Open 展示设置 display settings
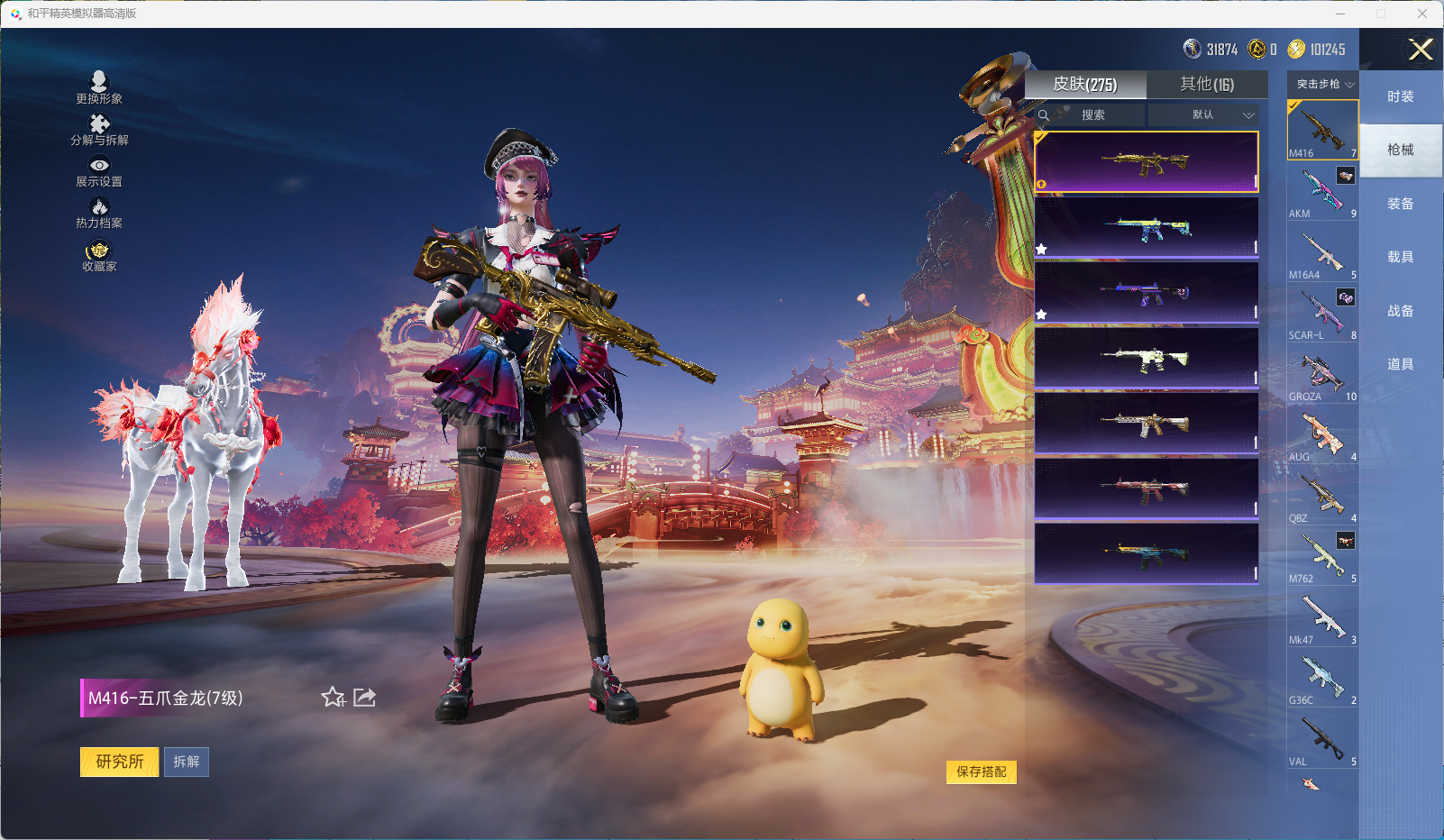Viewport: 1444px width, 840px height. [x=99, y=172]
